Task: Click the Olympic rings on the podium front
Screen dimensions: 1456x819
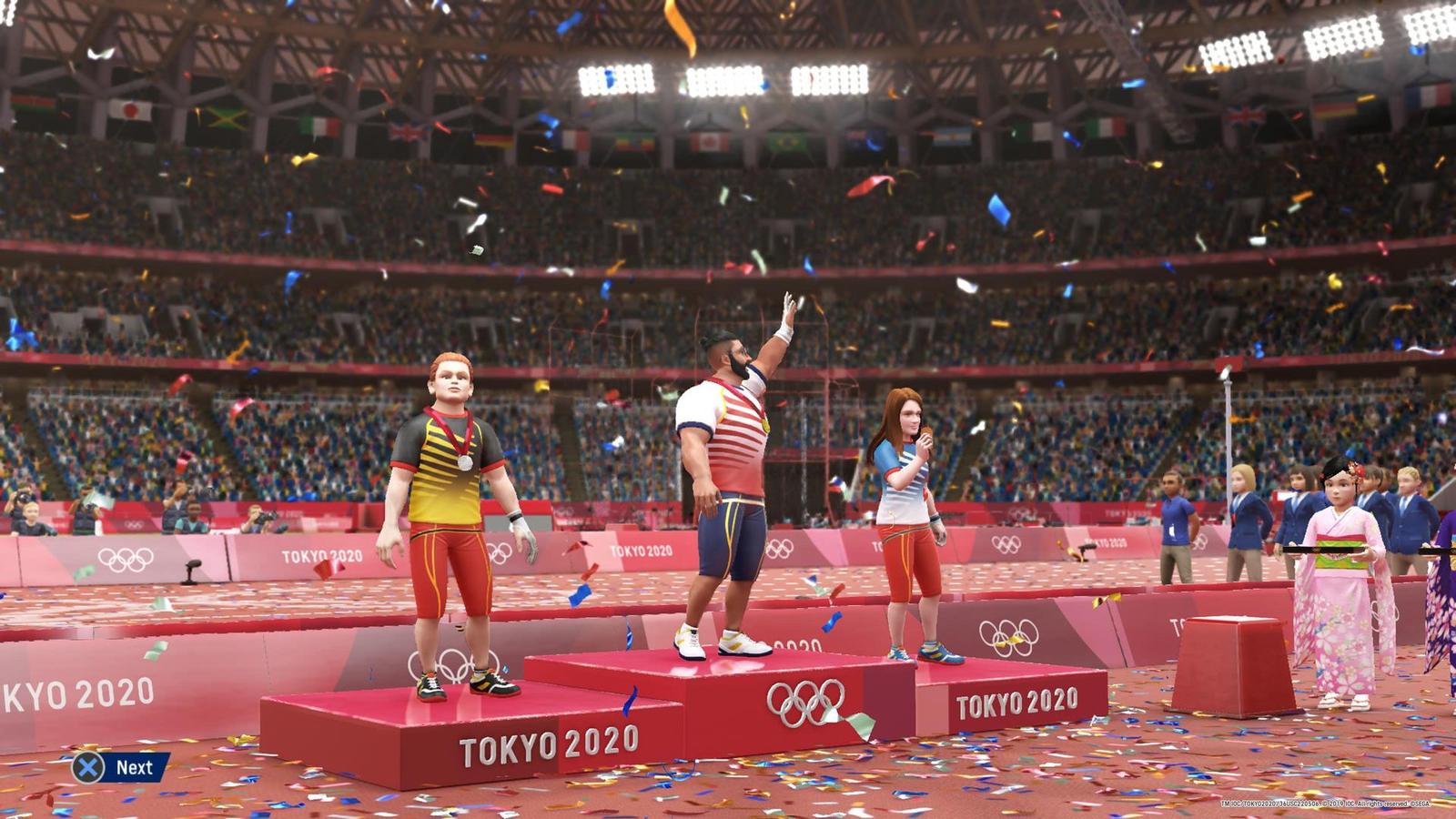Action: click(x=806, y=703)
